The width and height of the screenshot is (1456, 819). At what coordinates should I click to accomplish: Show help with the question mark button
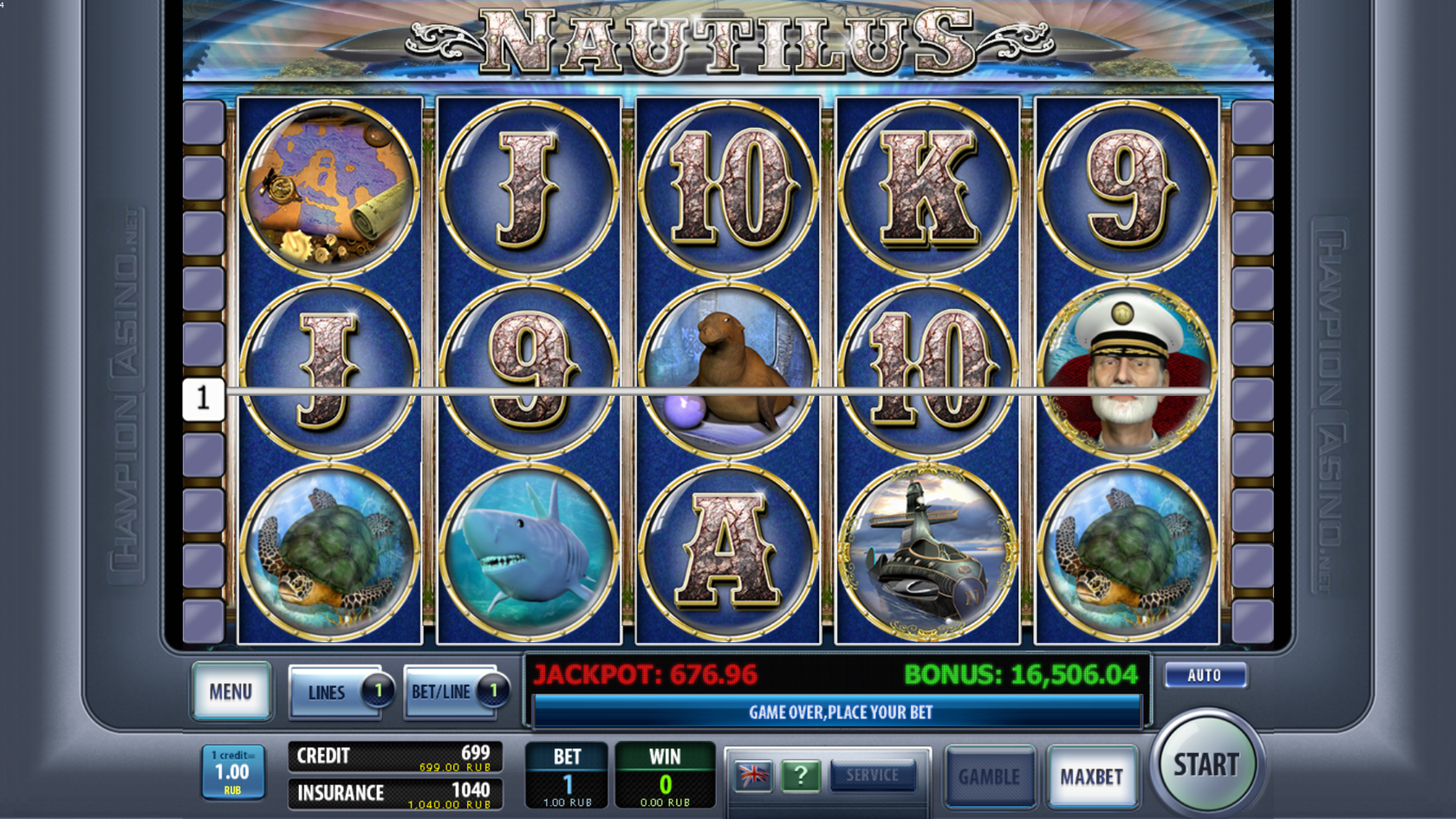(x=800, y=776)
